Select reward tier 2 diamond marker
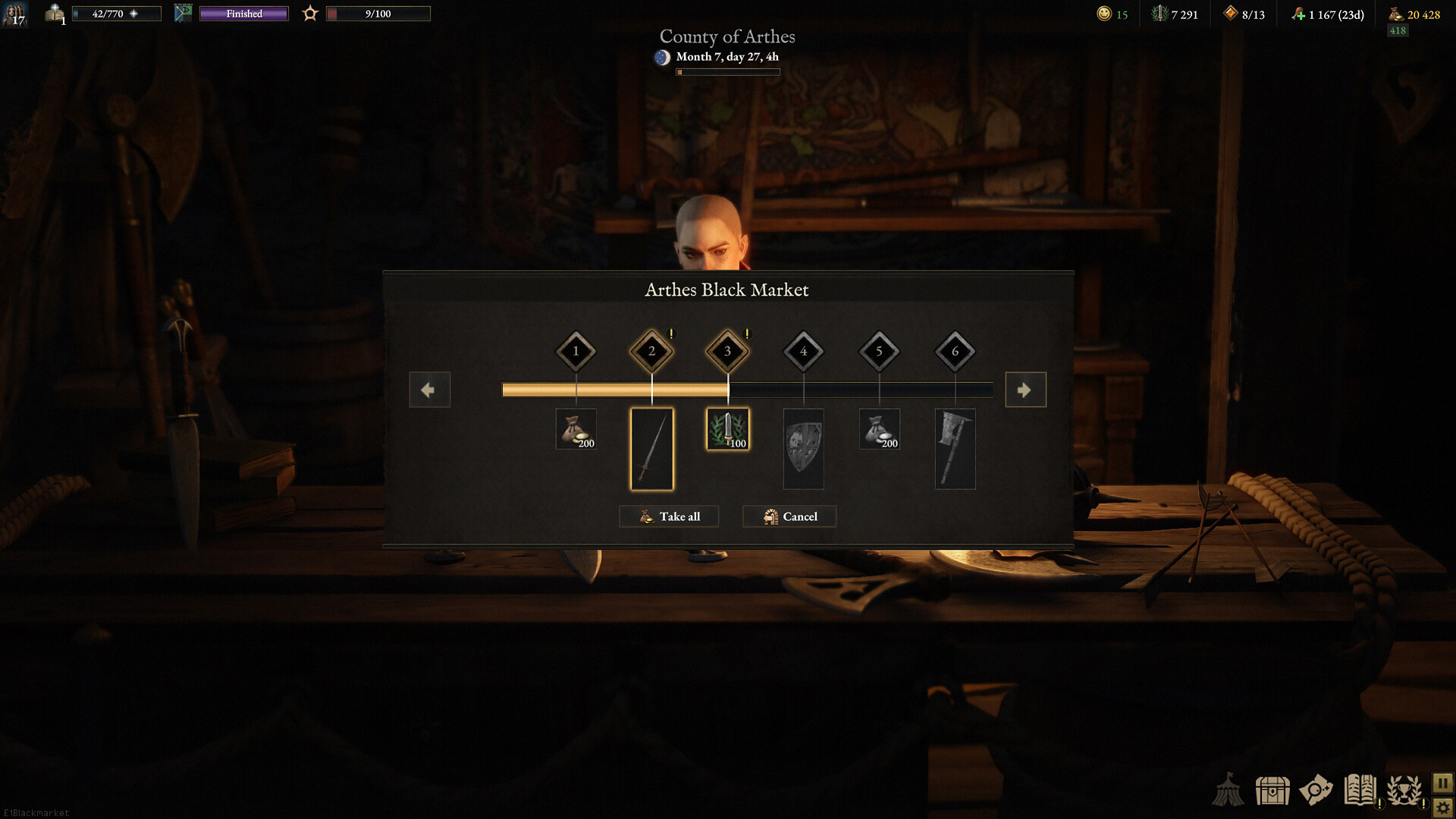This screenshot has width=1456, height=819. tap(651, 351)
